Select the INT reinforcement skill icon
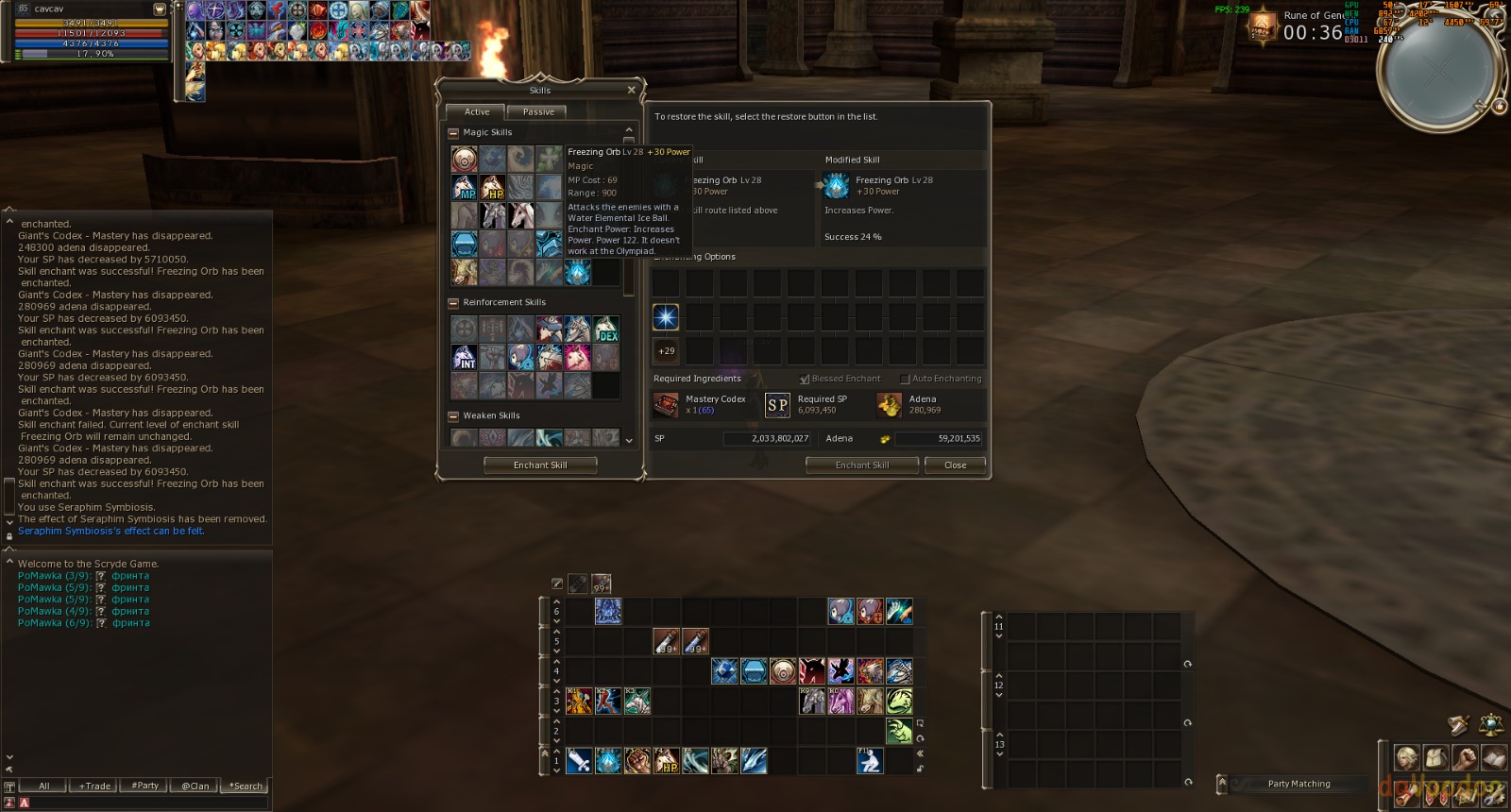Image resolution: width=1511 pixels, height=812 pixels. click(x=464, y=357)
